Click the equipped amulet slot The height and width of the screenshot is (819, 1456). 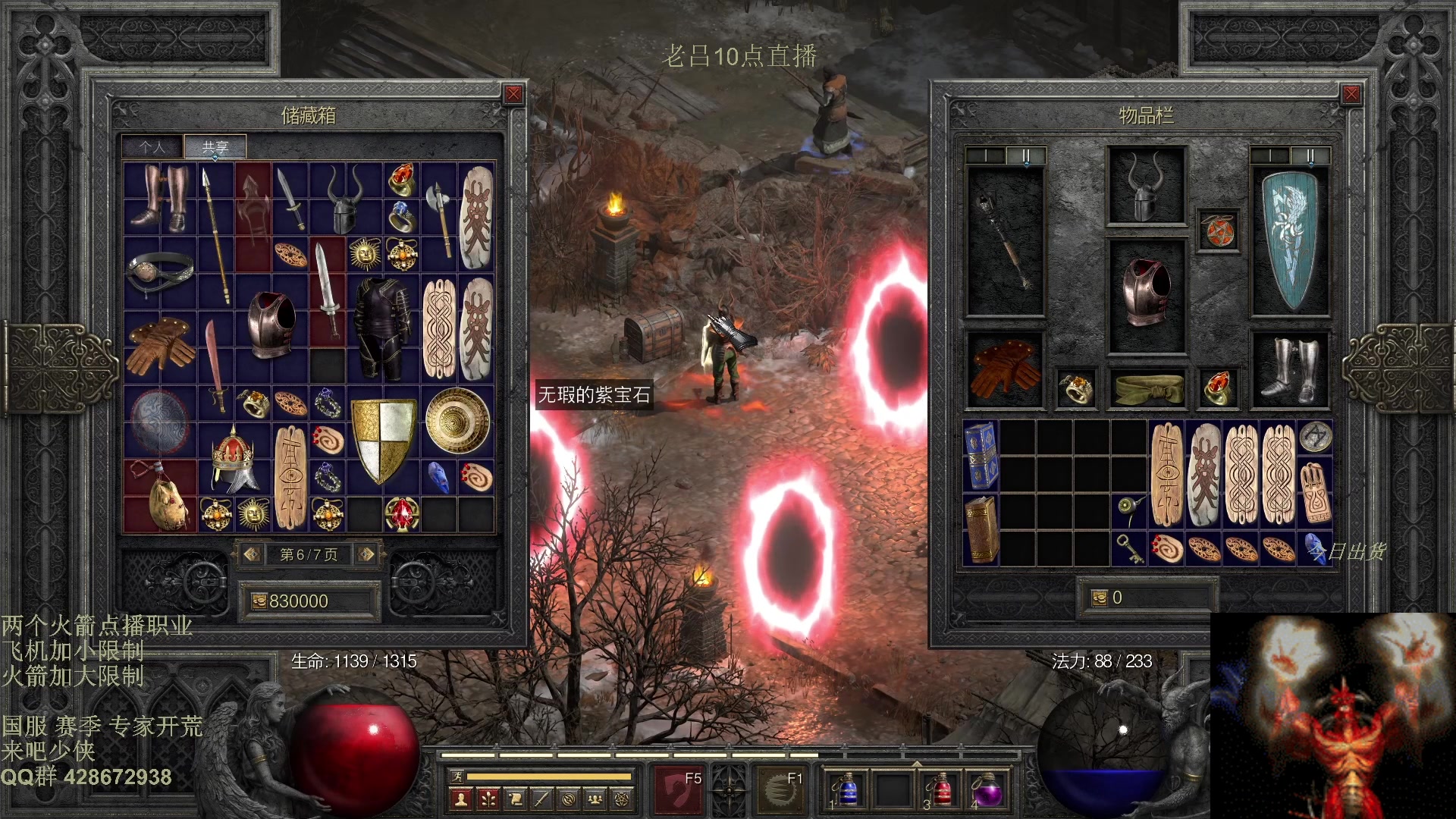click(x=1218, y=231)
